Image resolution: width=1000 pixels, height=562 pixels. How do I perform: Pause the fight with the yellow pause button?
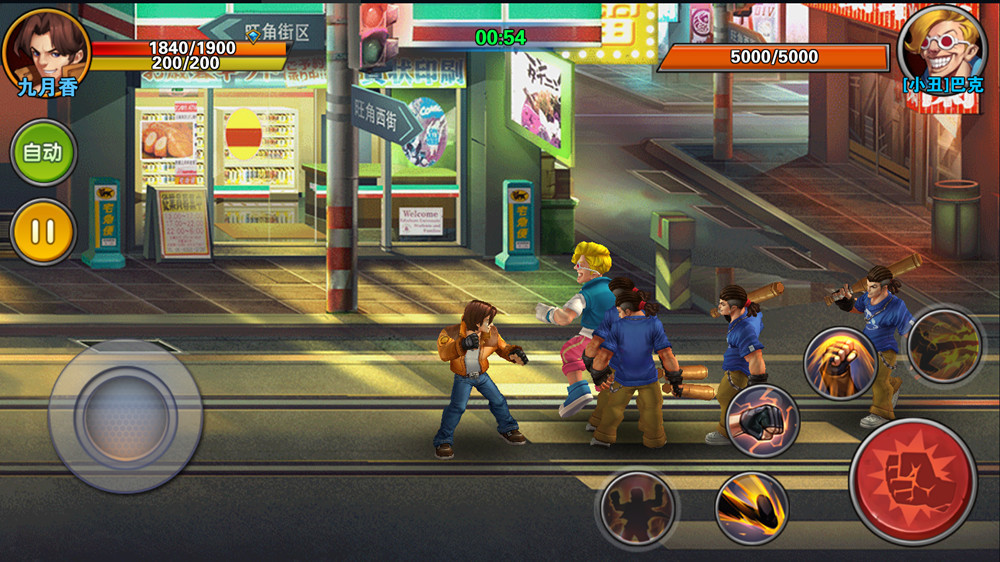pyautogui.click(x=43, y=232)
